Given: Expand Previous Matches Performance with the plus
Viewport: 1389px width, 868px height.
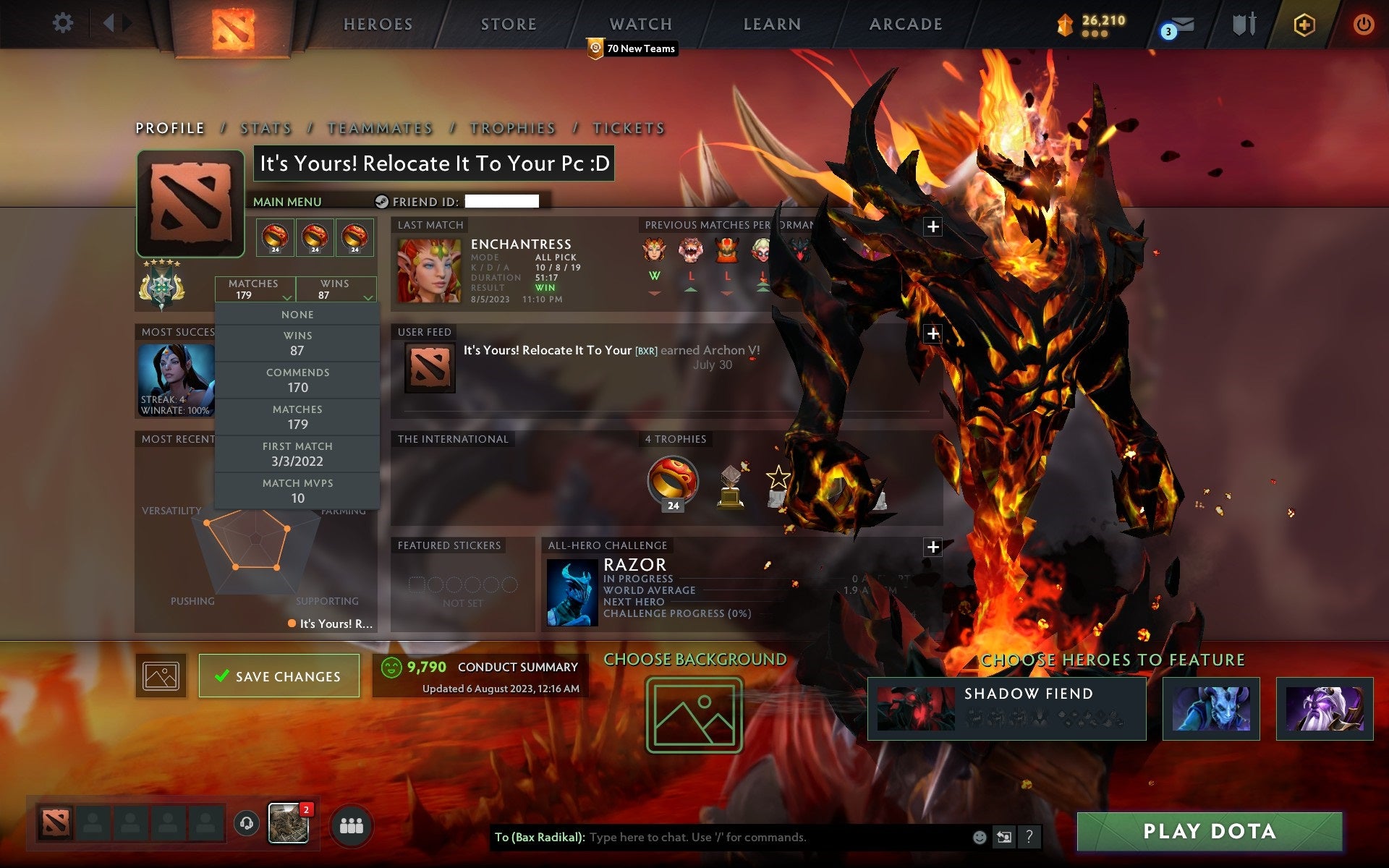Looking at the screenshot, I should (933, 226).
